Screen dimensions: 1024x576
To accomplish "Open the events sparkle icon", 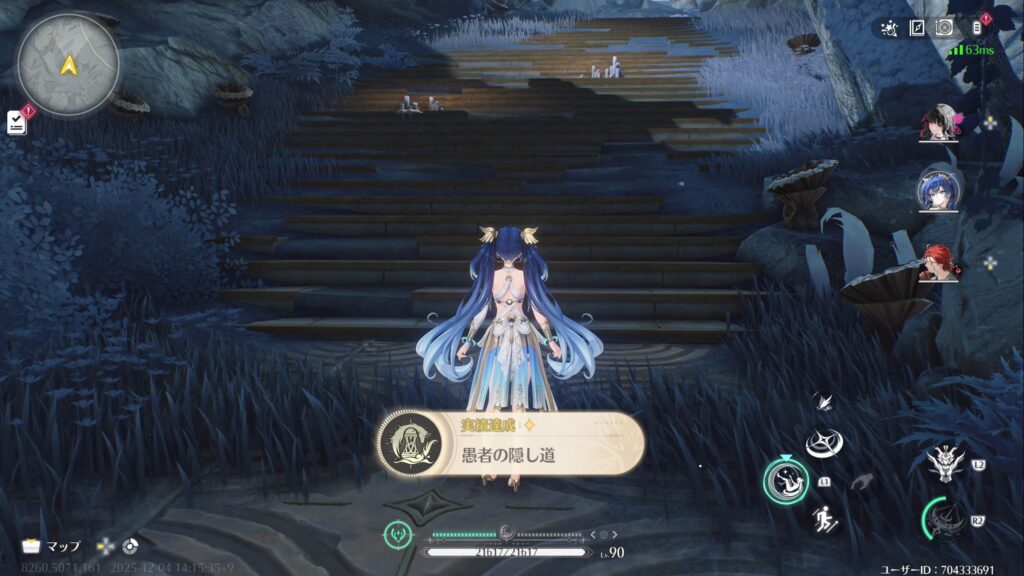I will pyautogui.click(x=888, y=28).
